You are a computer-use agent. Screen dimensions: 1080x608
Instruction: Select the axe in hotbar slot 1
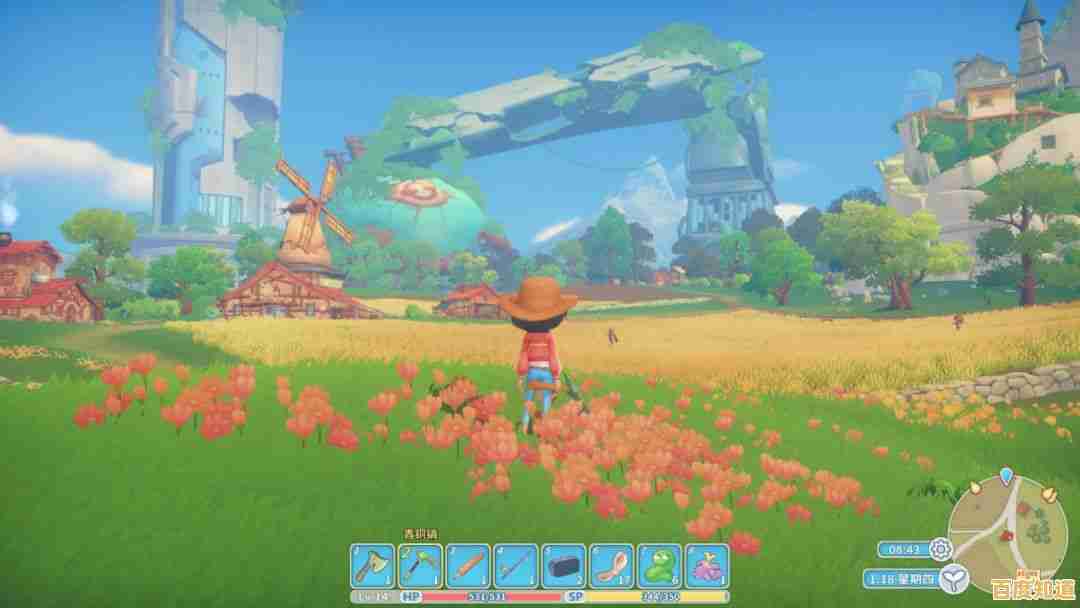[372, 566]
